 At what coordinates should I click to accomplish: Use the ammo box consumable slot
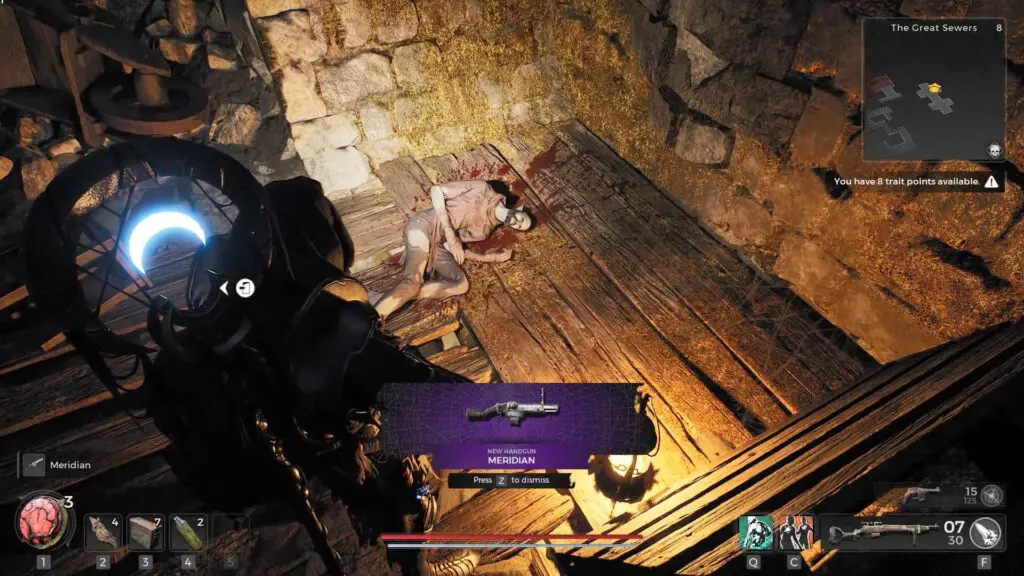pyautogui.click(x=145, y=532)
